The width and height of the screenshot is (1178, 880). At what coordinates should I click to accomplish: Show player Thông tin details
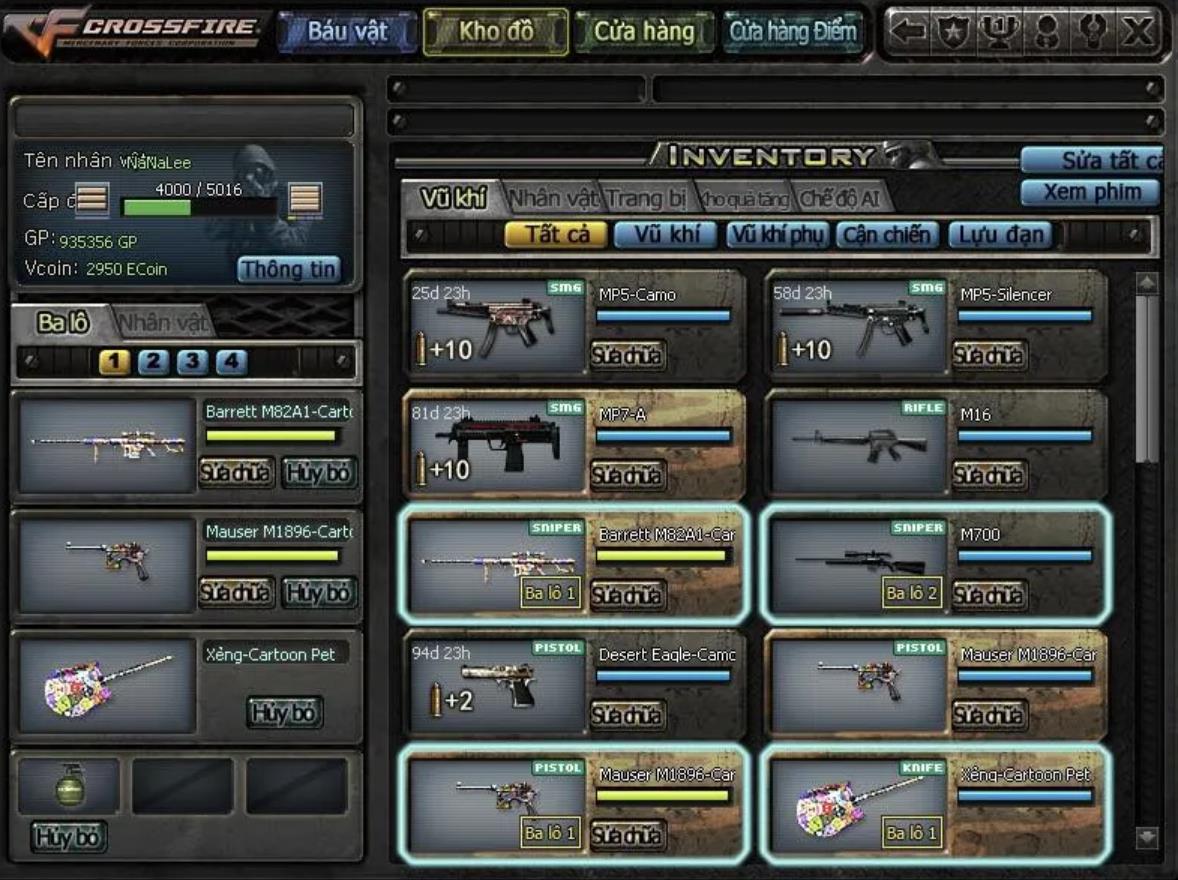tap(288, 269)
